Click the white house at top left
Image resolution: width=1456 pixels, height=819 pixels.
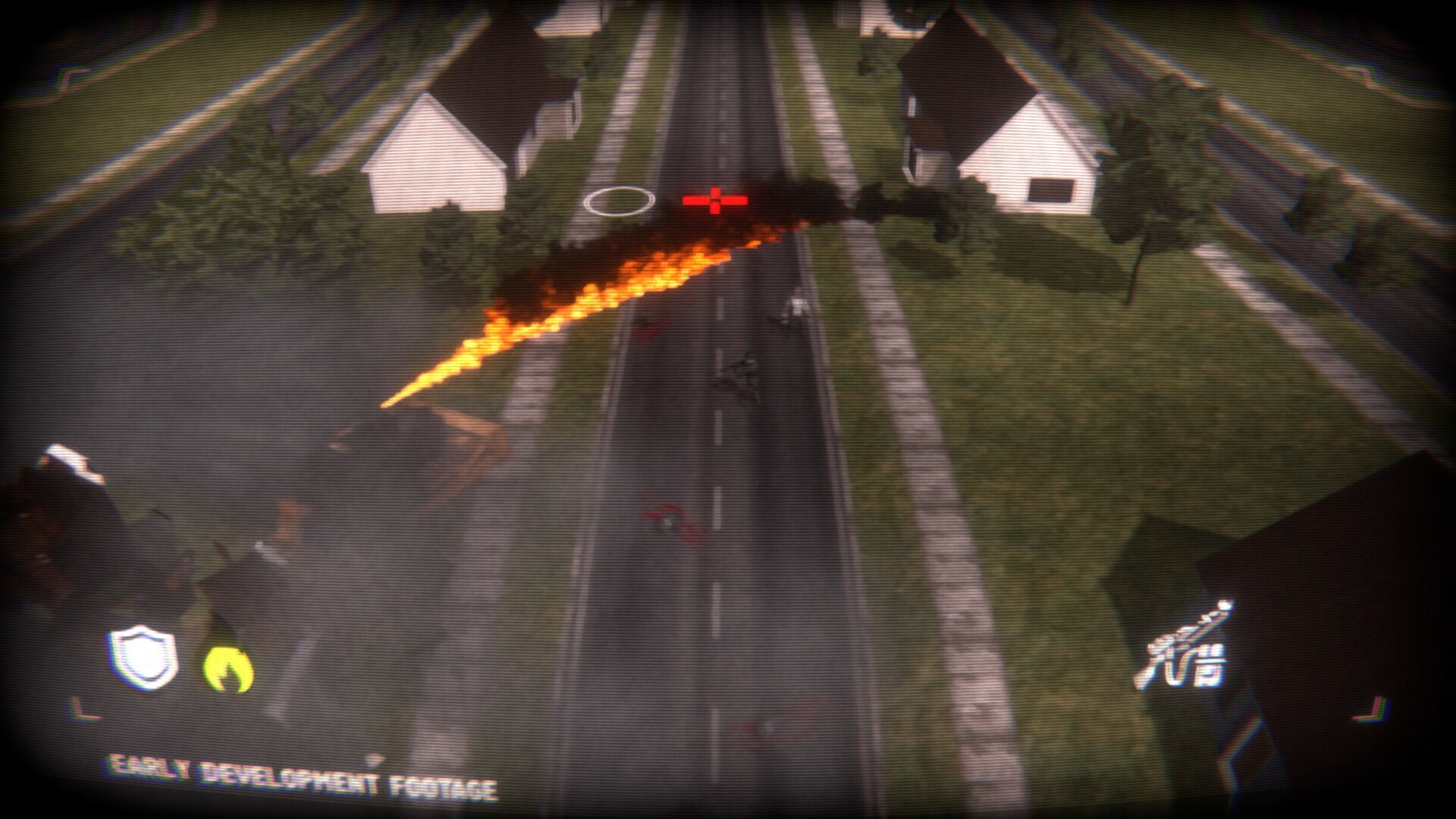coord(436,152)
